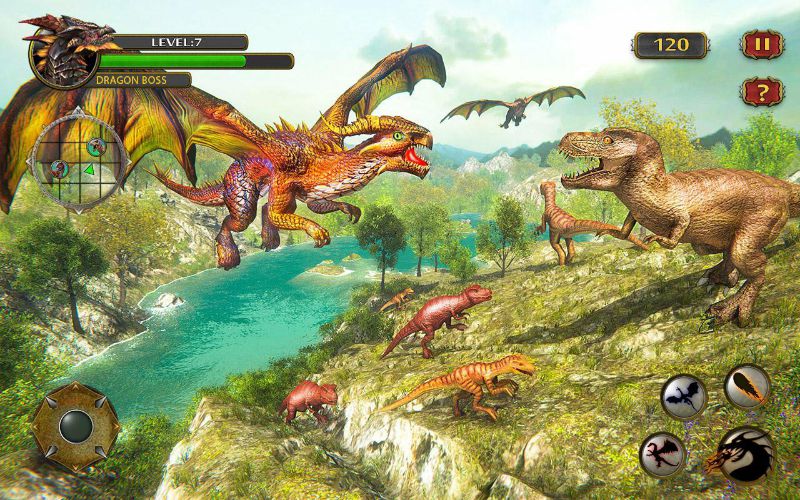Select the dragon boss portrait

58,52
